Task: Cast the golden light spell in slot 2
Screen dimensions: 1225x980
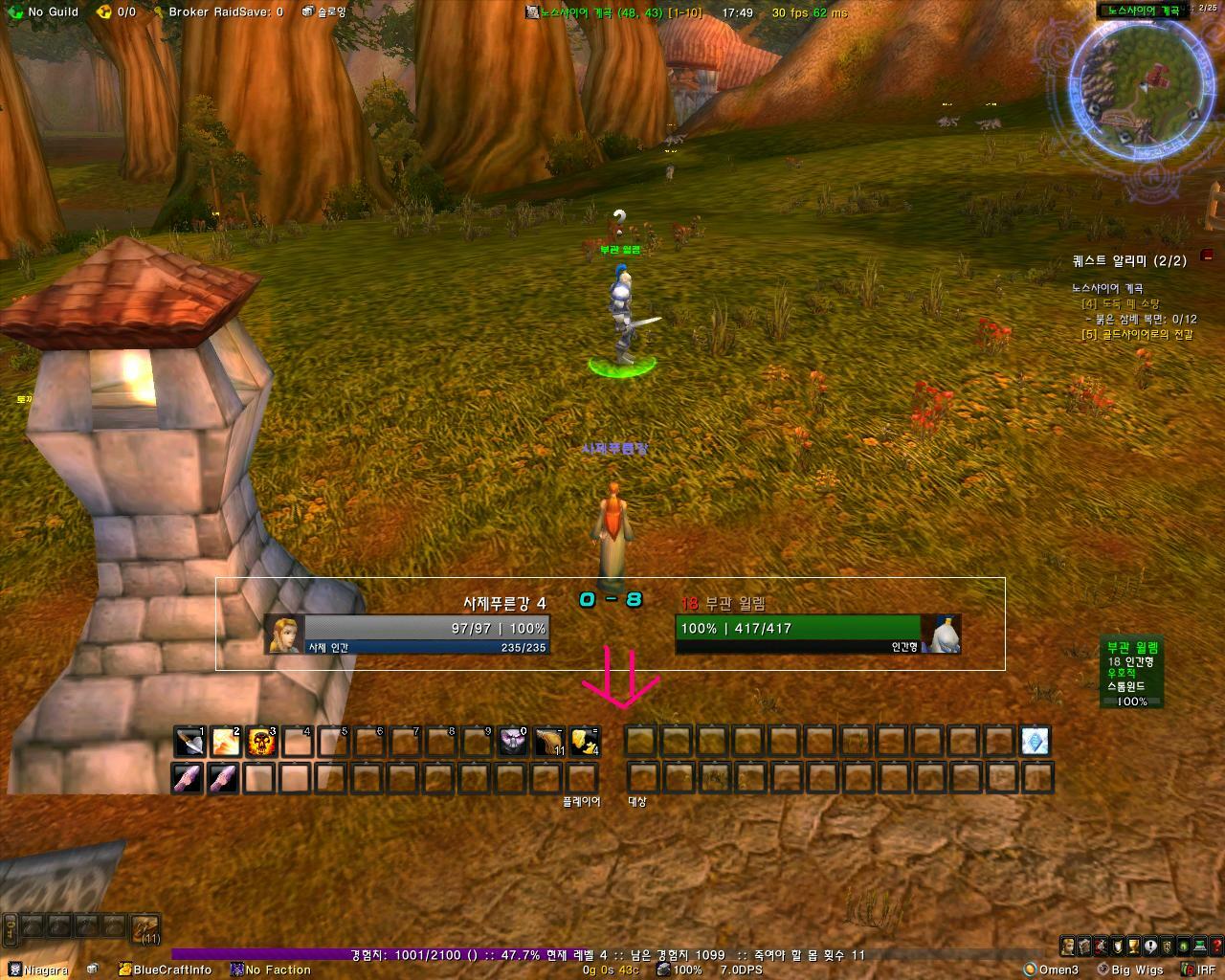Action: 226,742
